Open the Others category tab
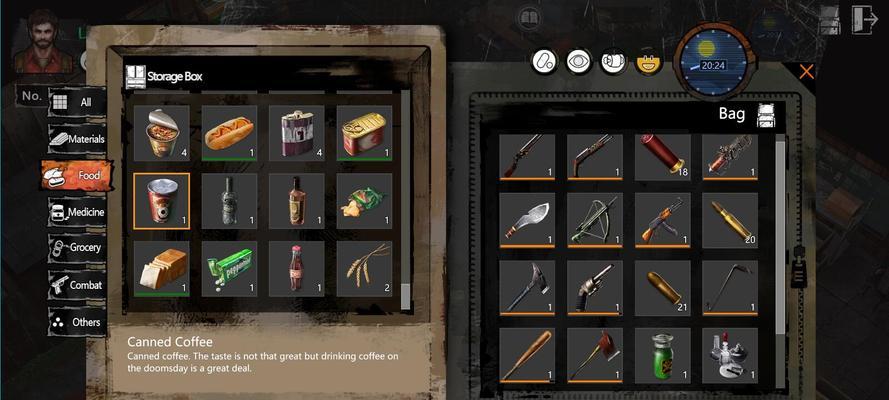This screenshot has width=889, height=400. 76,322
